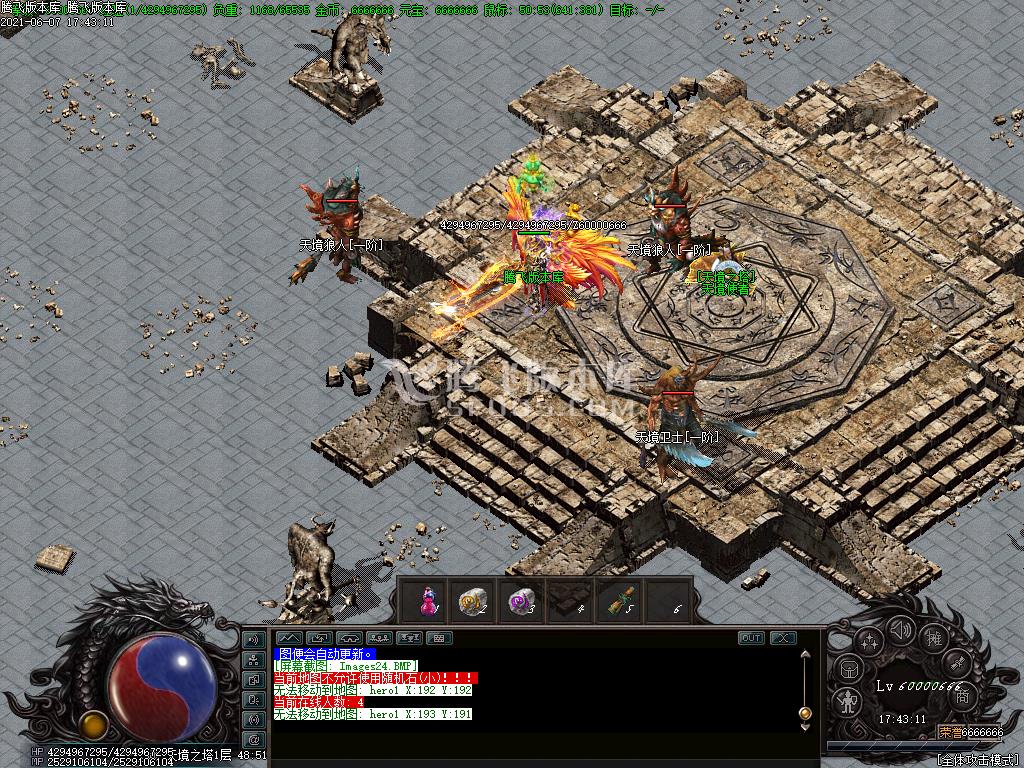Open the stall button marked 摊

point(934,637)
